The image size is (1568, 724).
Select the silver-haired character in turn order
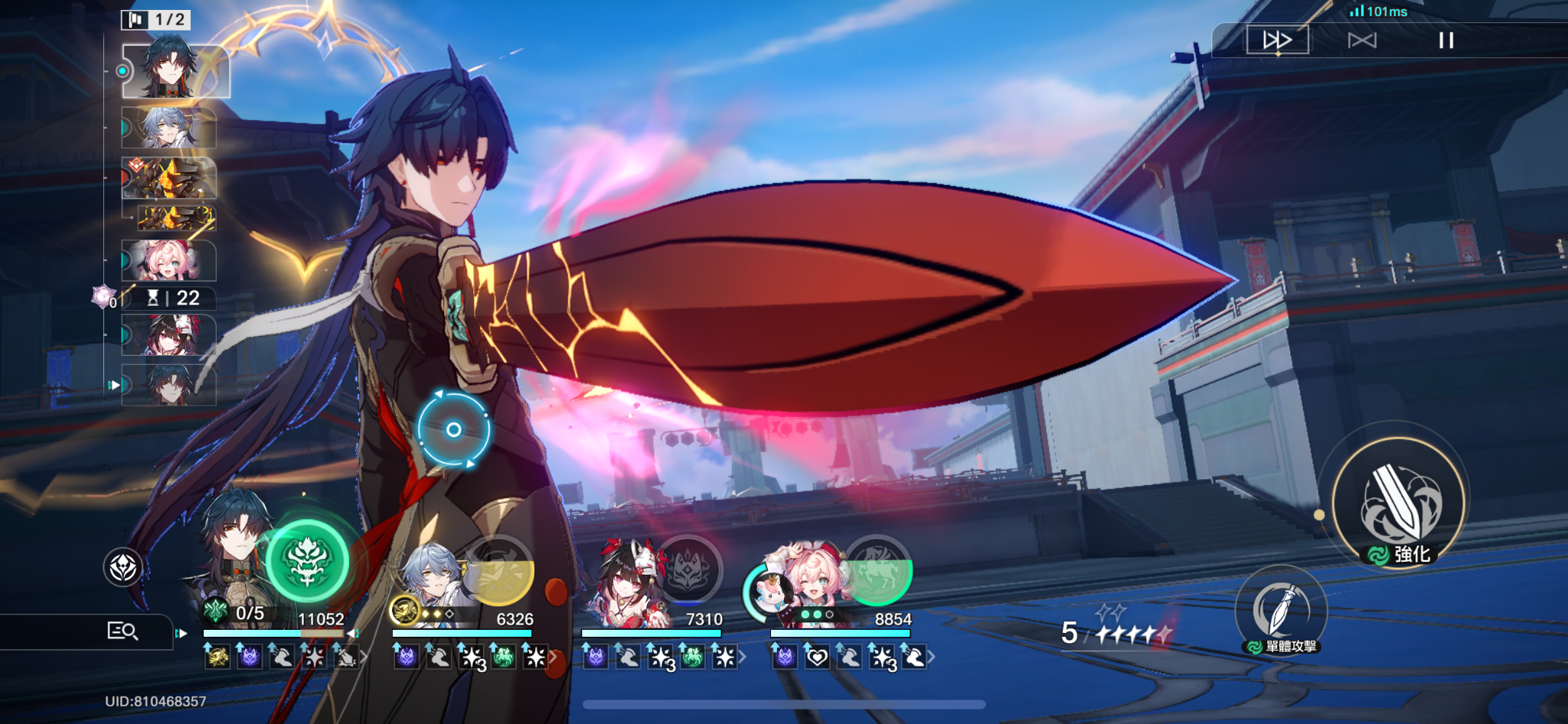point(169,127)
